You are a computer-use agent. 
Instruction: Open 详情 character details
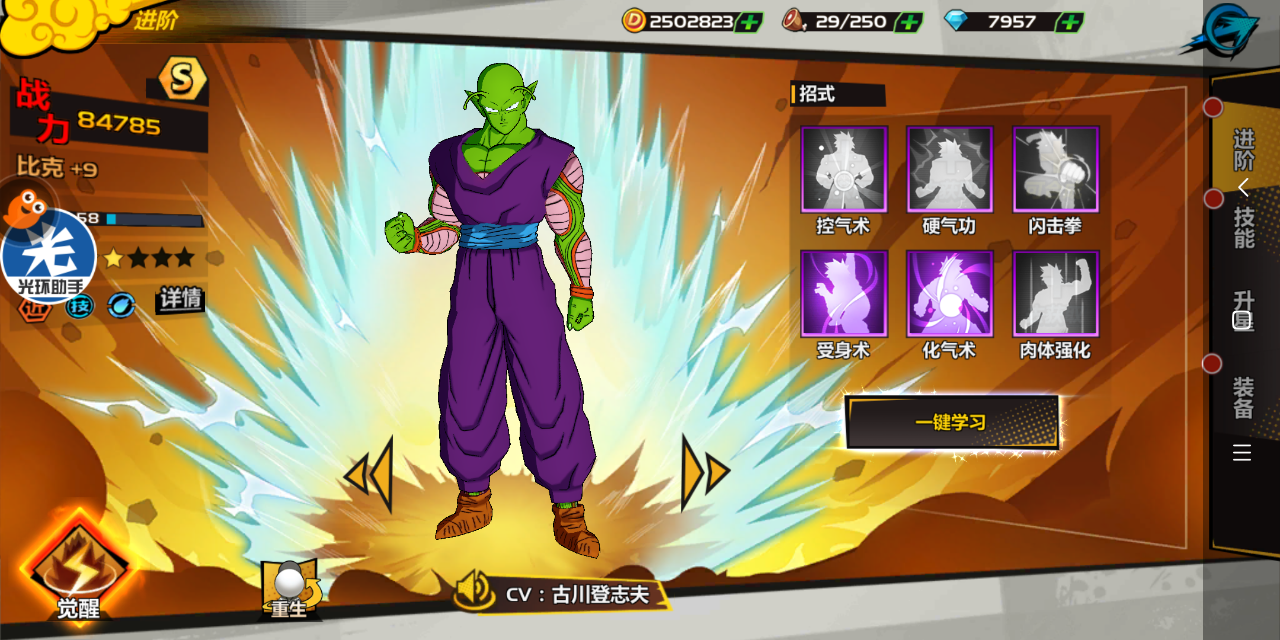coord(180,299)
